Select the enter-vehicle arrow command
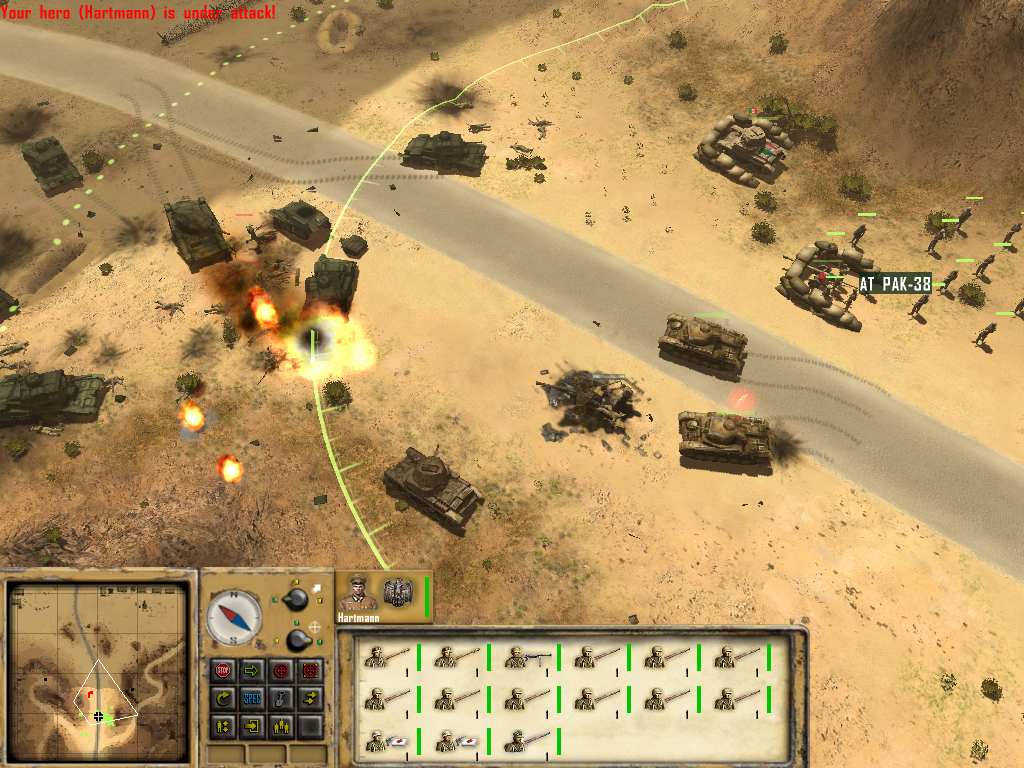Viewport: 1024px width, 768px height. point(252,726)
